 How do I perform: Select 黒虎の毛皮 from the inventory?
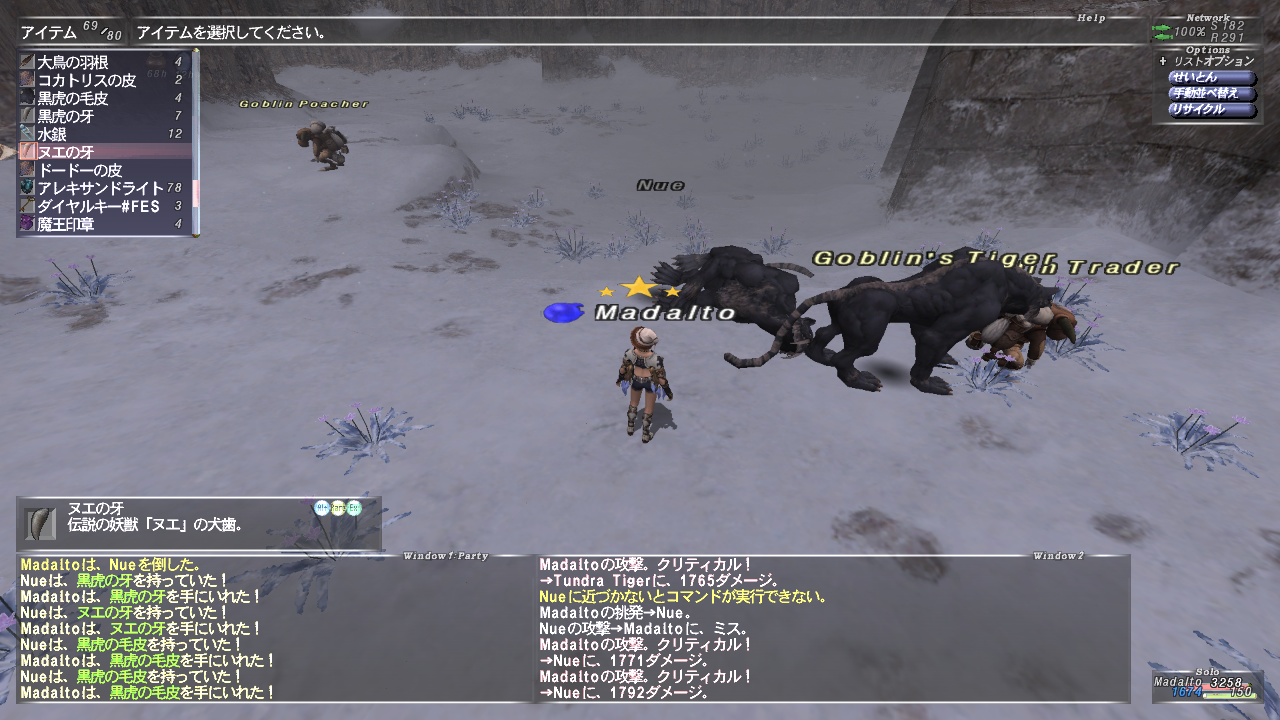100,98
